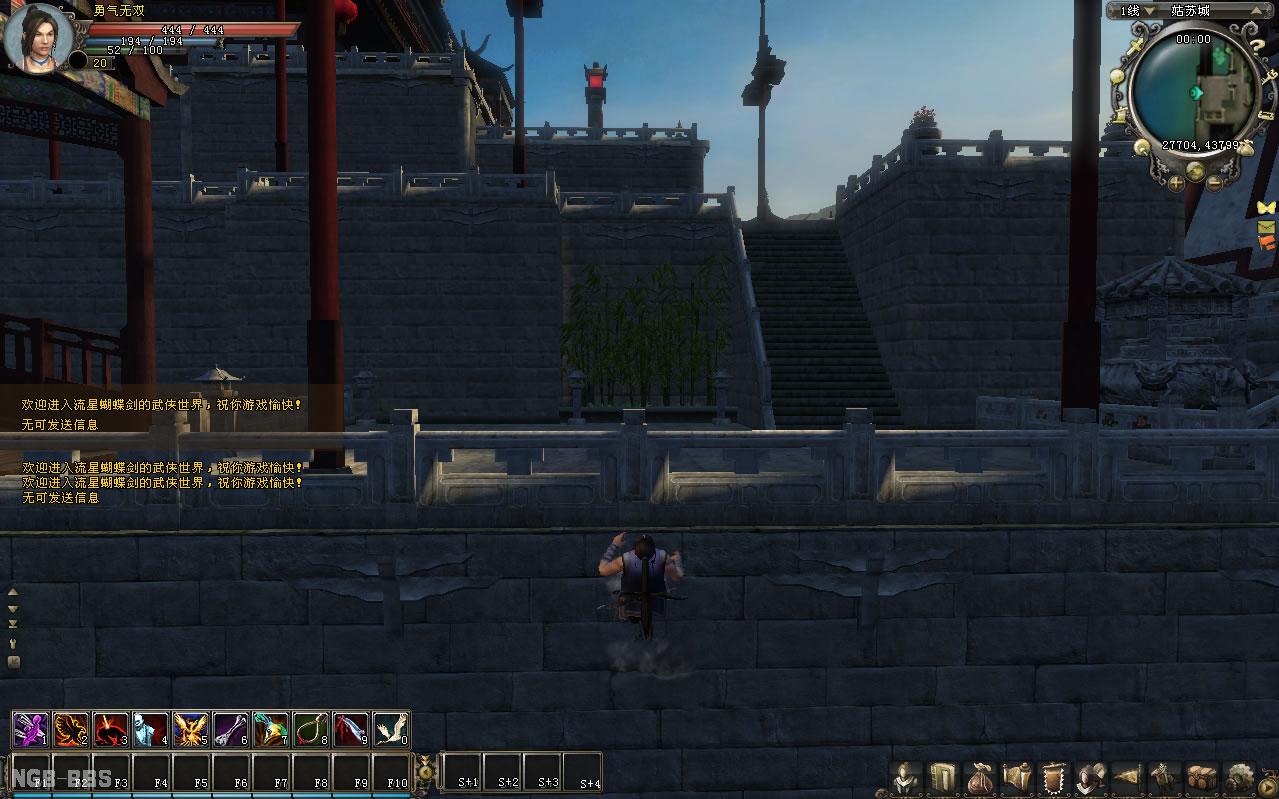This screenshot has width=1279, height=799.
Task: Activate the phoenix skill in slot 5
Action: point(191,729)
